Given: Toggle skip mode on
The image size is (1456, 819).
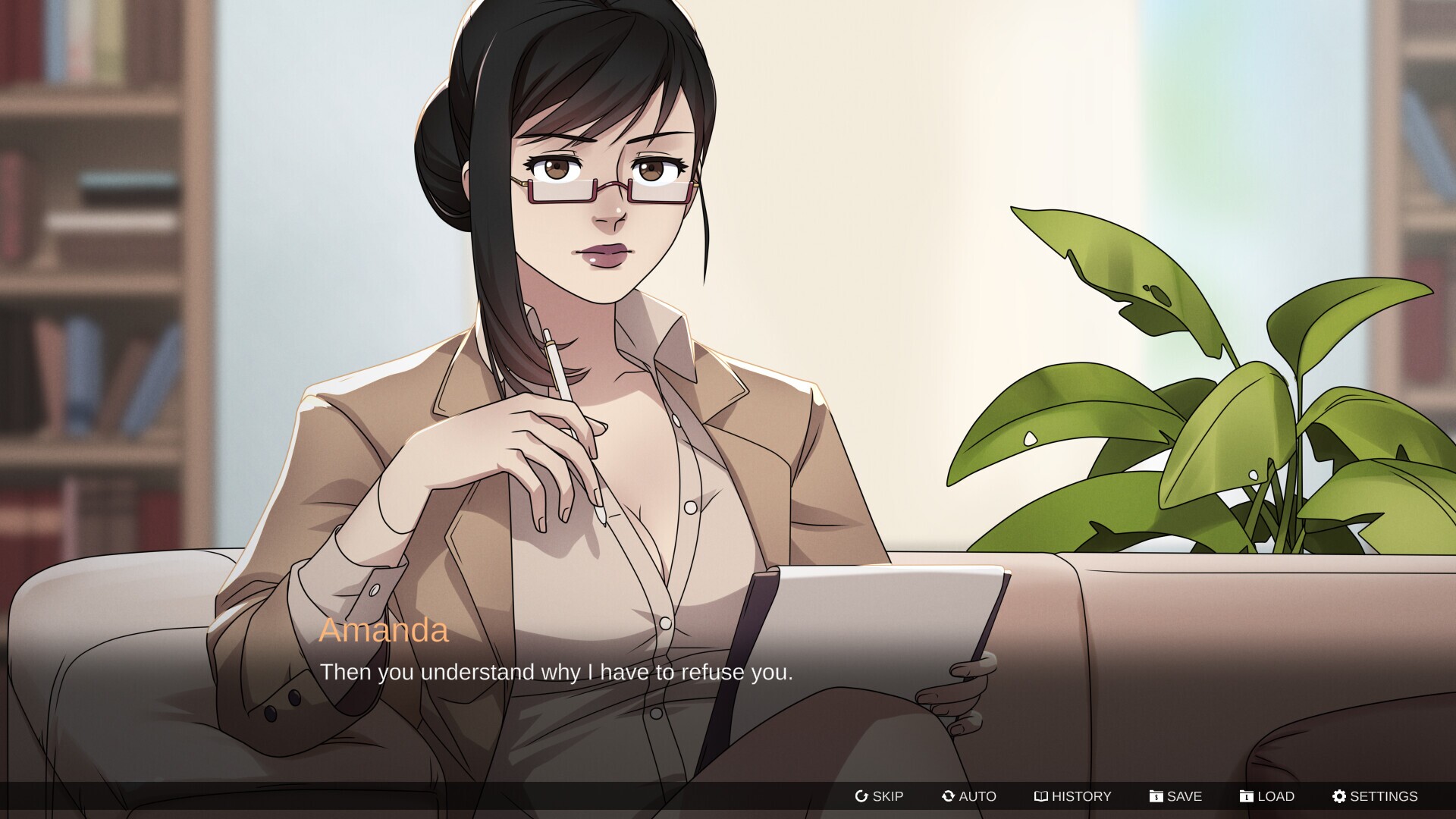Looking at the screenshot, I should pyautogui.click(x=880, y=796).
